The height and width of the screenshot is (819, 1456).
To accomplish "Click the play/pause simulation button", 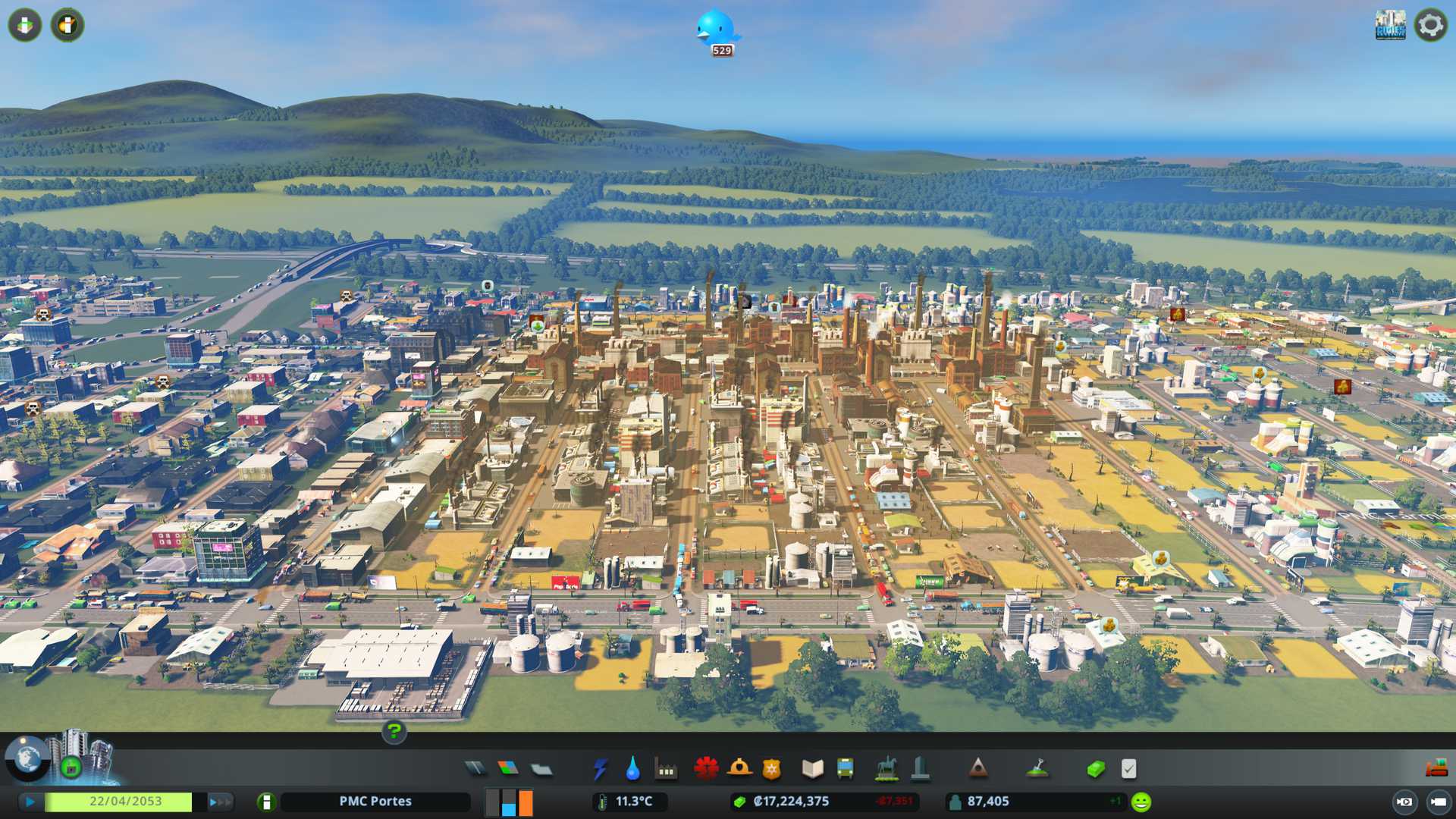I will click(30, 802).
